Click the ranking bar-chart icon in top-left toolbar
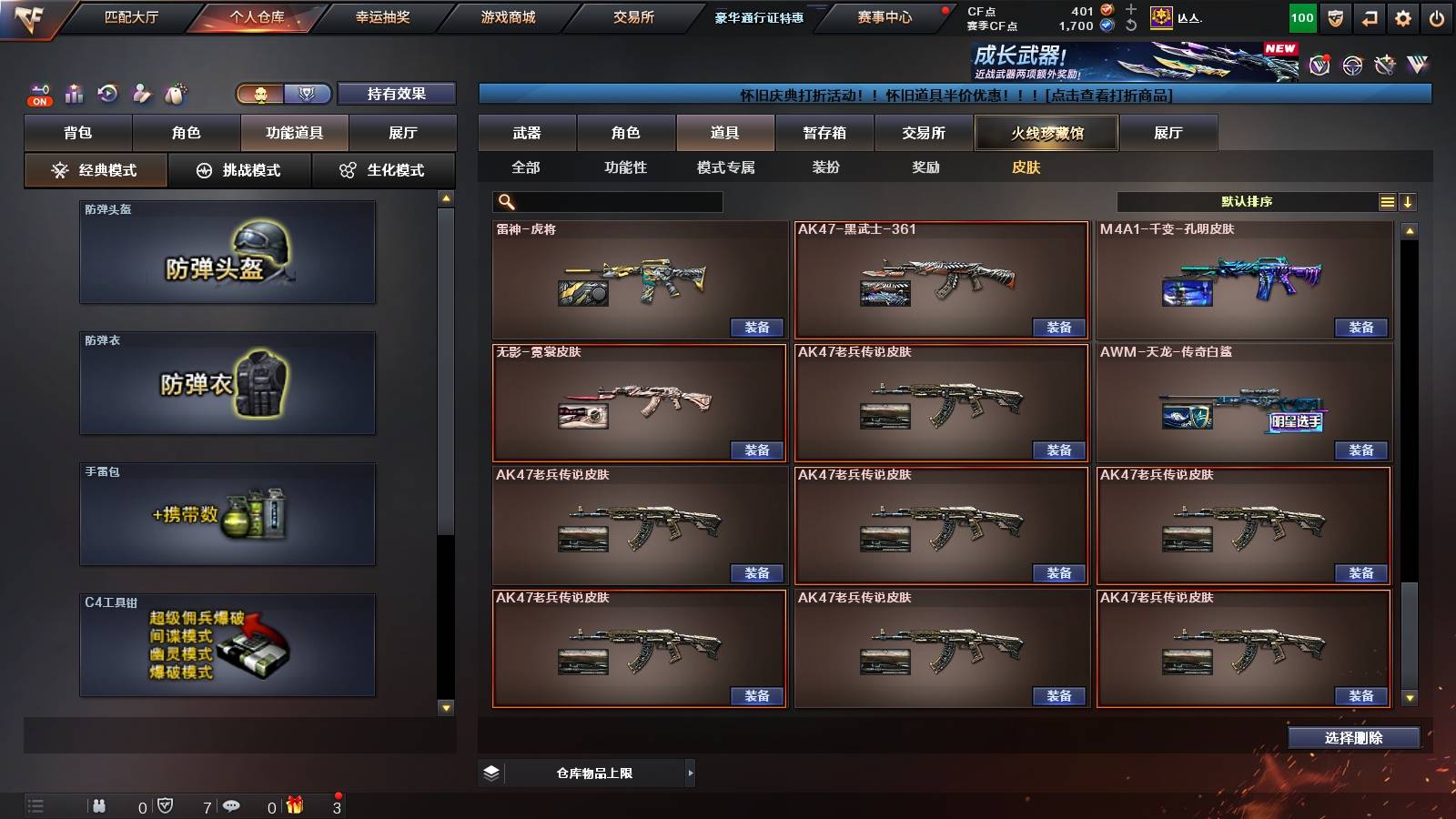The height and width of the screenshot is (819, 1456). (74, 91)
